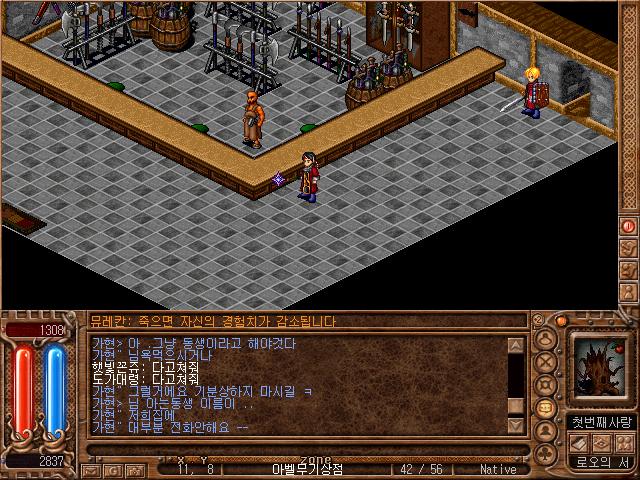Click the eye-shaped diamond icon
The width and height of the screenshot is (640, 480).
click(x=602, y=442)
